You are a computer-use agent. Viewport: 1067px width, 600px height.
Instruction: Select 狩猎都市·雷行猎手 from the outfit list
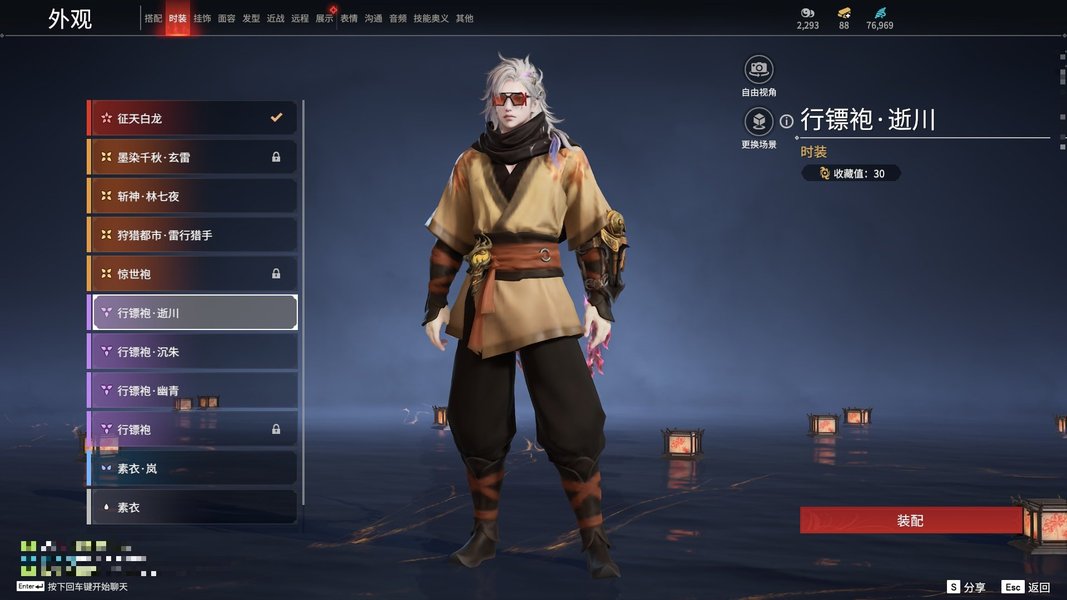(x=192, y=235)
